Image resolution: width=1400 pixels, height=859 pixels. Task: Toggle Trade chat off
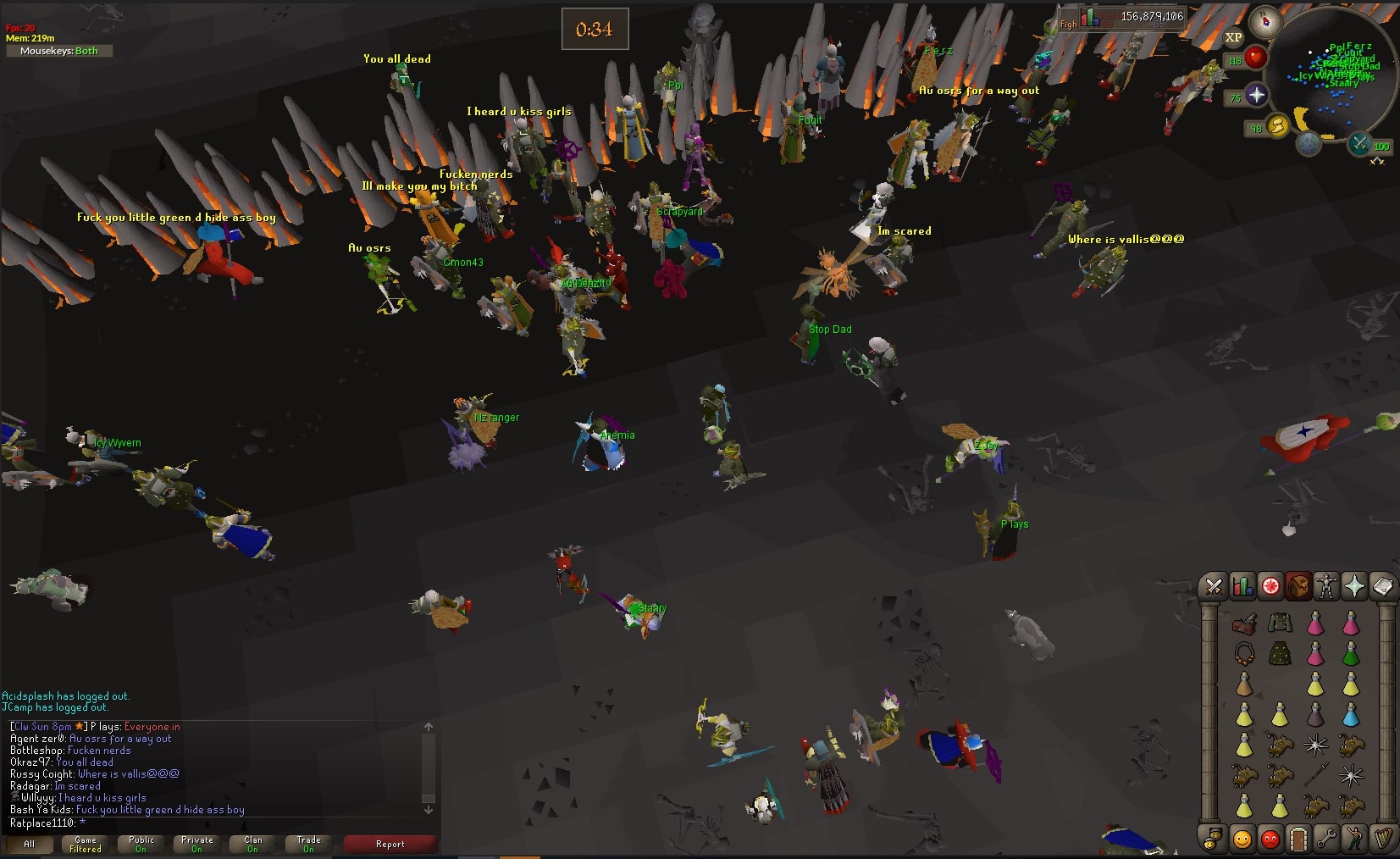click(308, 842)
